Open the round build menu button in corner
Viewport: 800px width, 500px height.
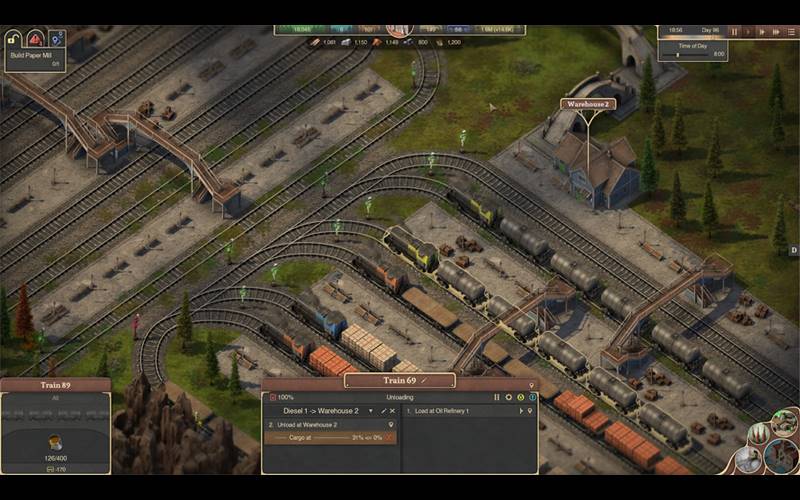782,456
